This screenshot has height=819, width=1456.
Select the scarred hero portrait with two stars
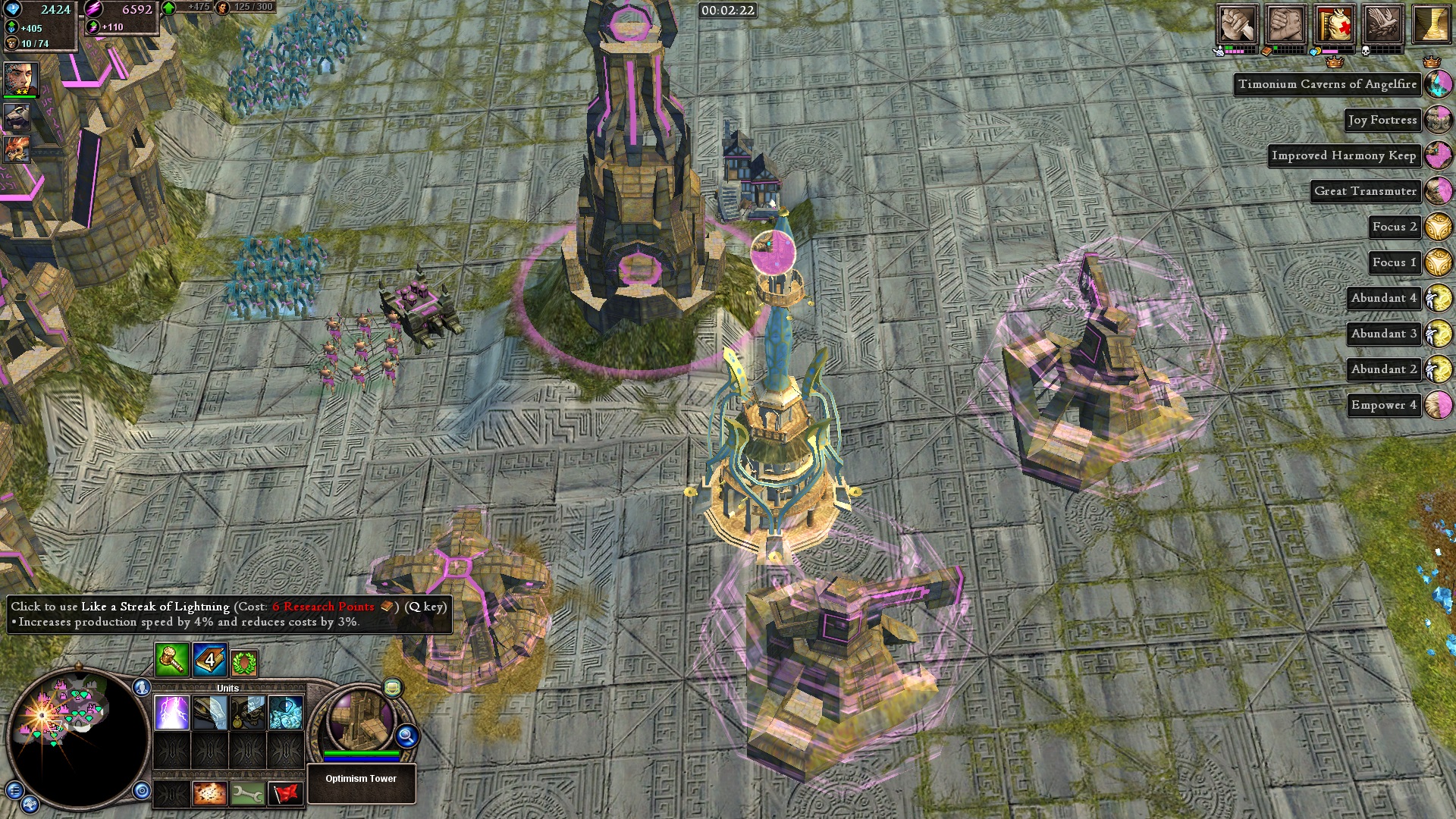[20, 79]
